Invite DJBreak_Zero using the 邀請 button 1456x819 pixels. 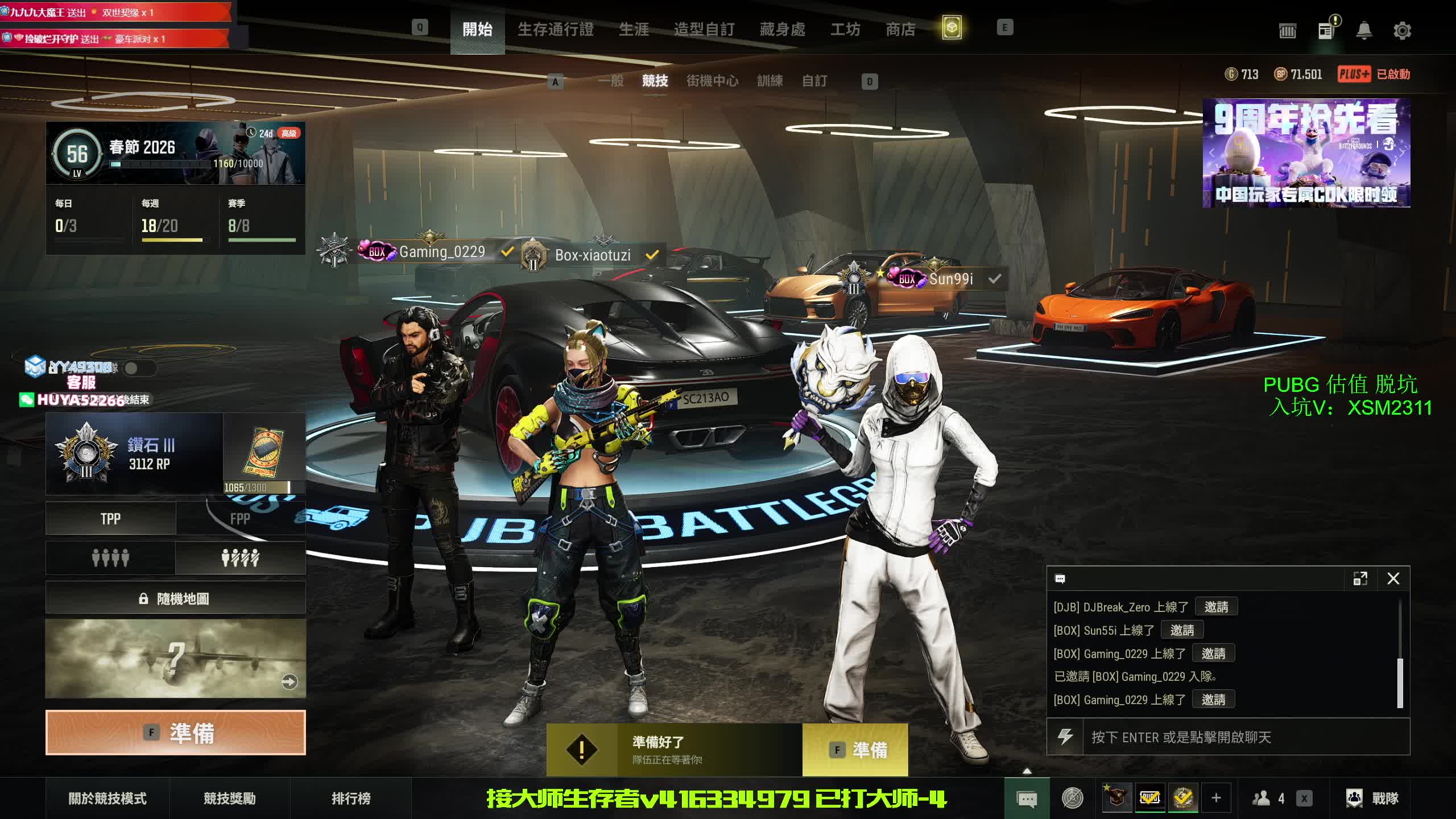coord(1216,607)
